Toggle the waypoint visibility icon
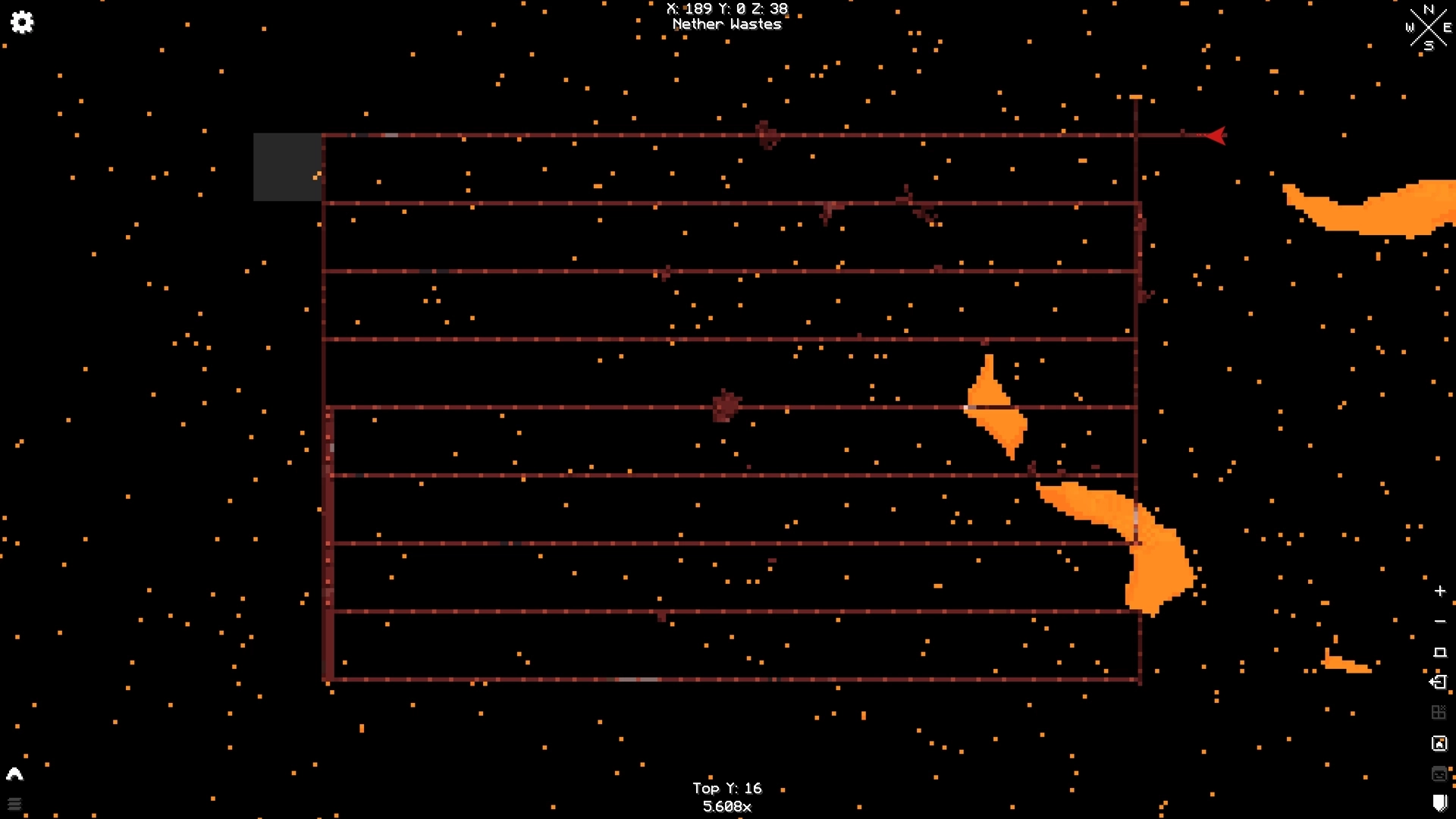This screenshot has height=819, width=1456. (1439, 742)
